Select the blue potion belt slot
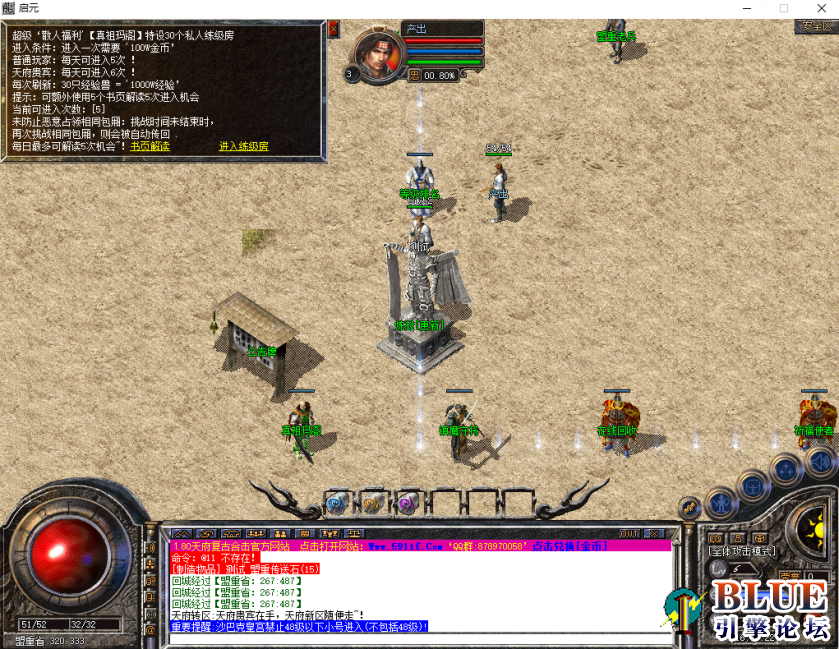Image resolution: width=839 pixels, height=649 pixels. coord(336,502)
